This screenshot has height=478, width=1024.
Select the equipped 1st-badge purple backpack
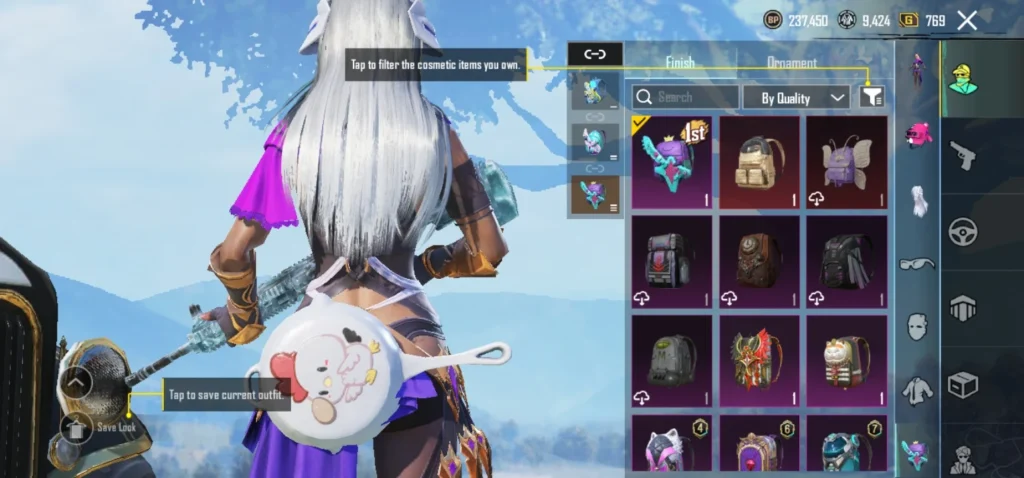pos(671,162)
